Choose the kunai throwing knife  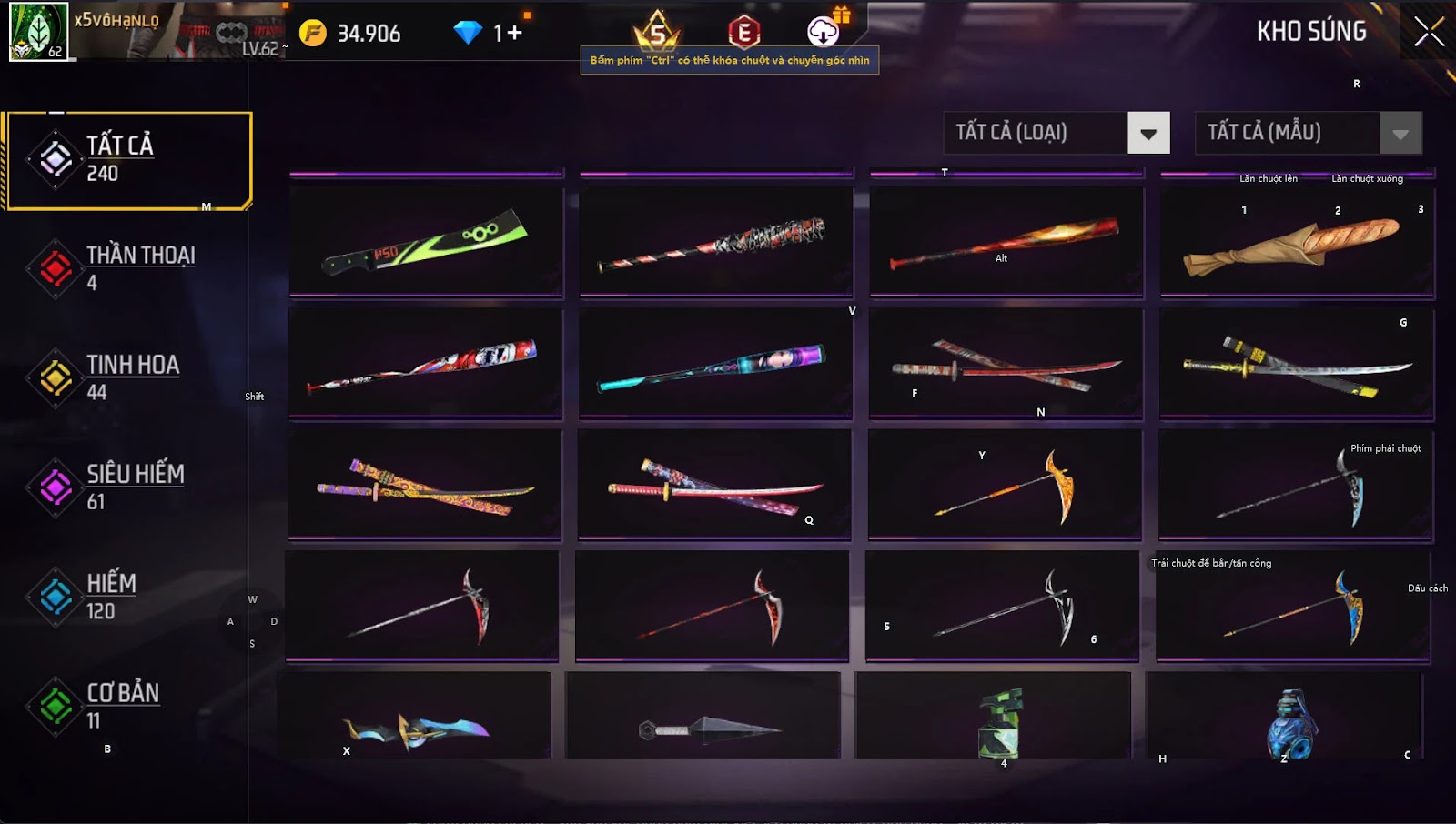[x=703, y=718]
